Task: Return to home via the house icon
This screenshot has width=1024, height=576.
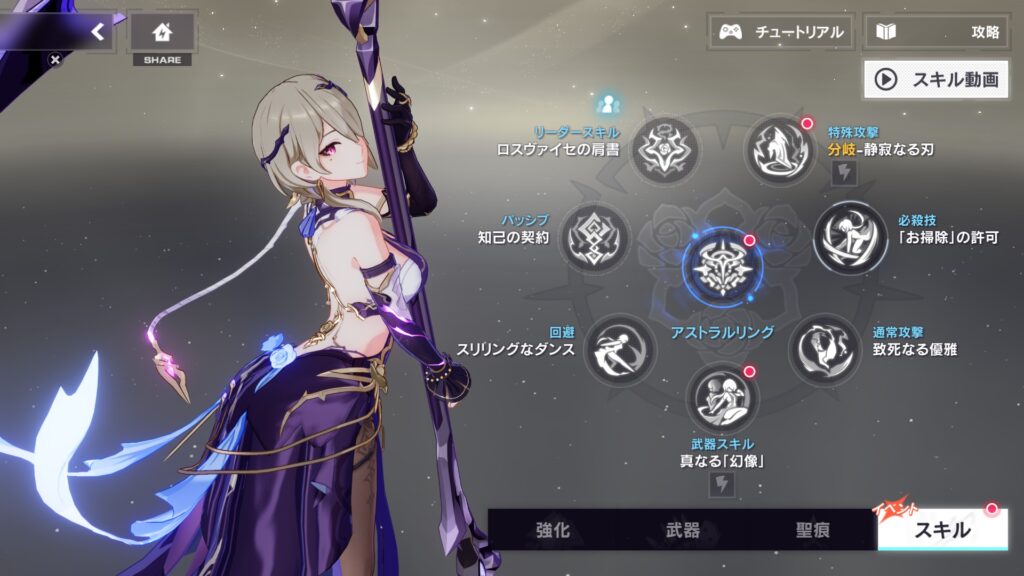Action: coord(162,32)
